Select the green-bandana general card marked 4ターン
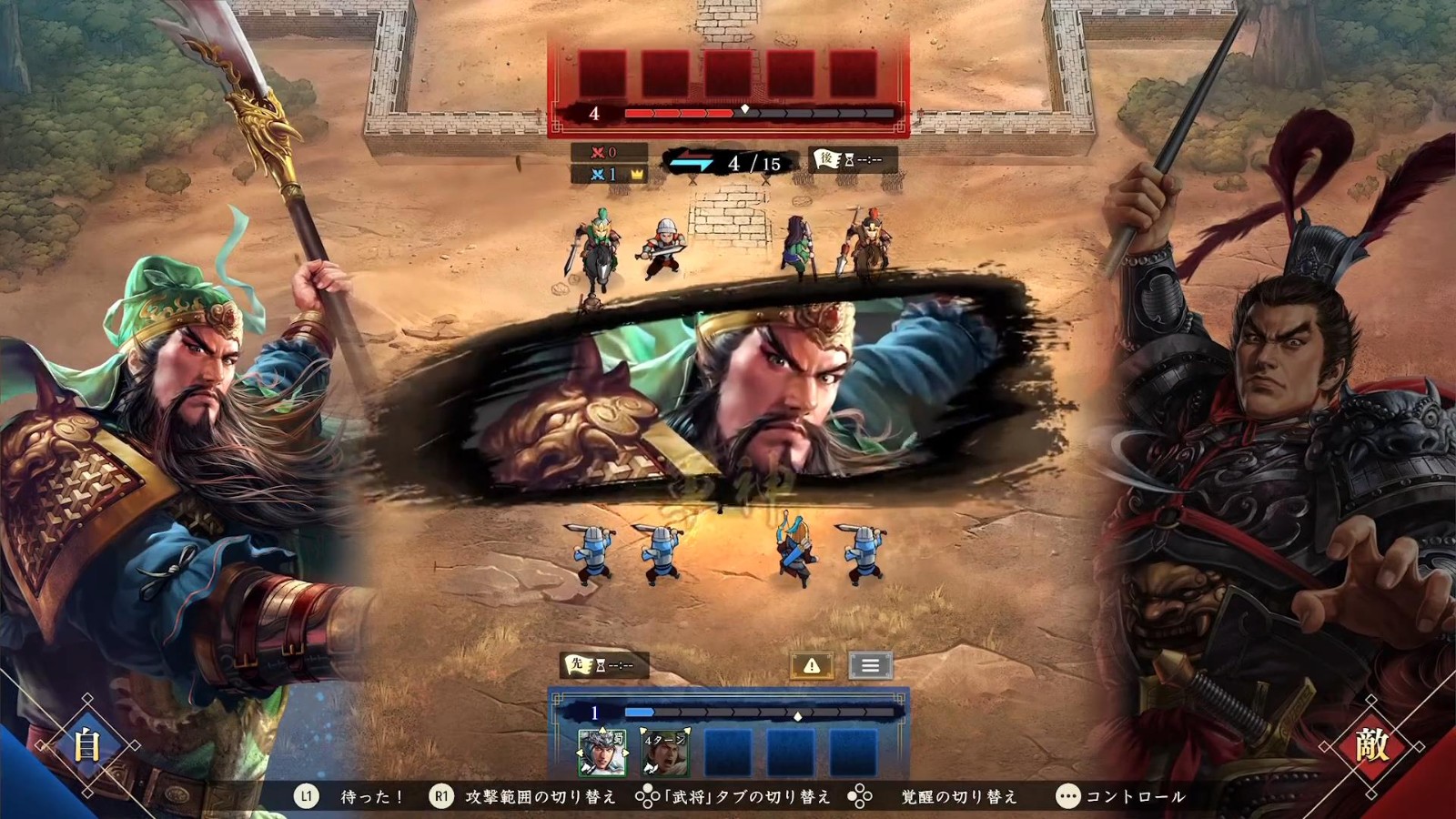The height and width of the screenshot is (819, 1456). point(664,752)
